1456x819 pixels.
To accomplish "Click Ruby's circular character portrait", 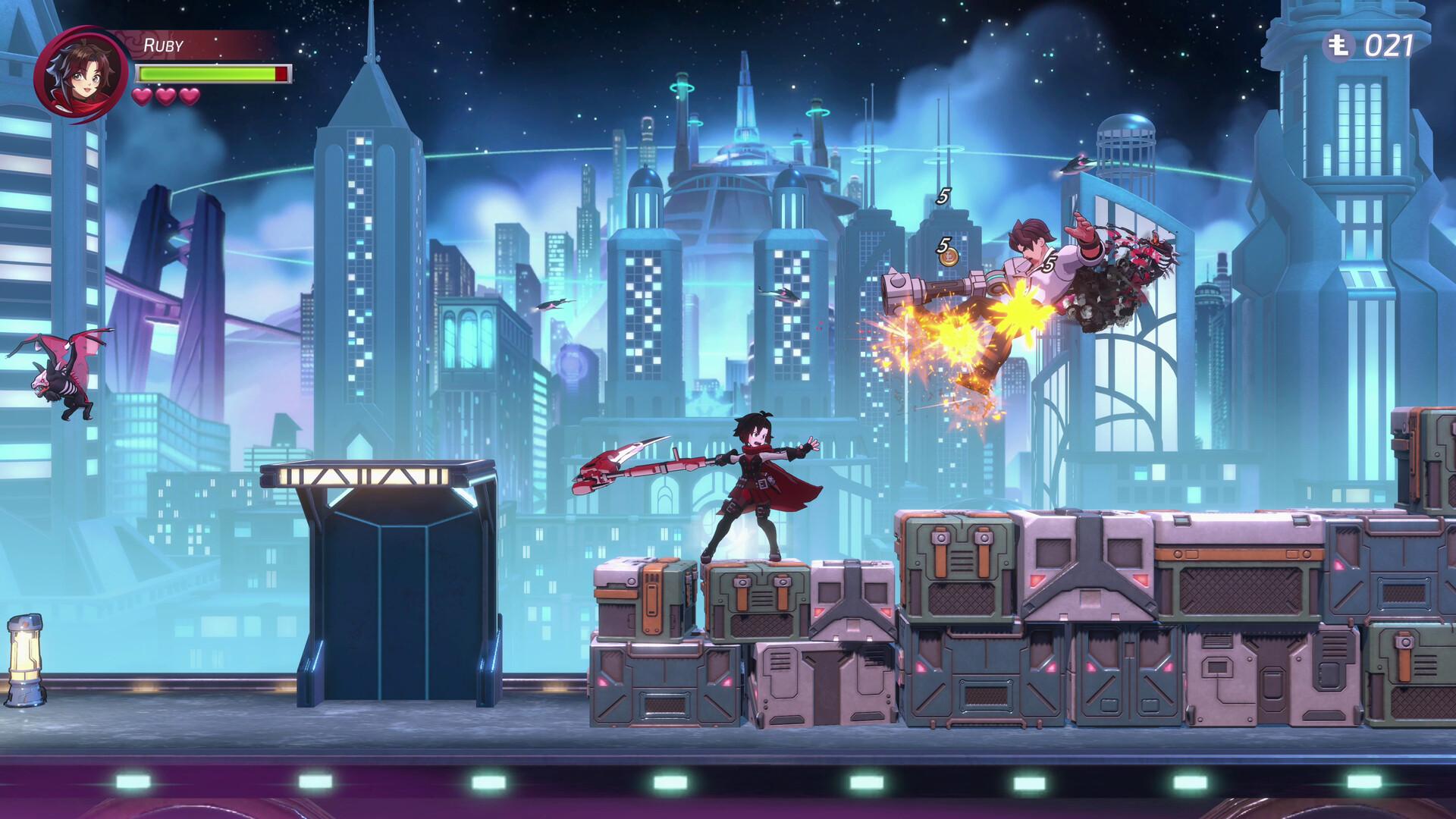I will (81, 74).
